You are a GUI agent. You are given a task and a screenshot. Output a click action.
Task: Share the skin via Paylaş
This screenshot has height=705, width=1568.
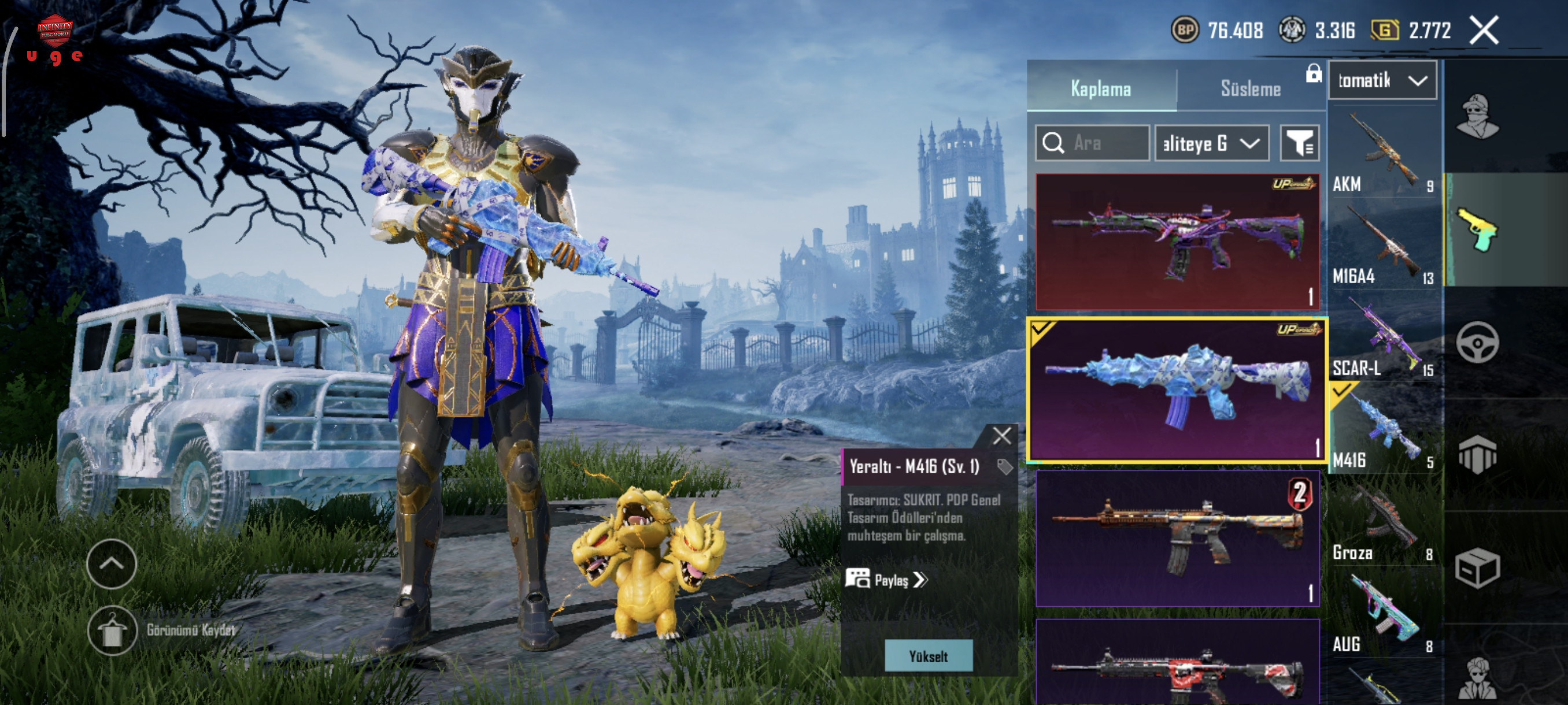(886, 580)
